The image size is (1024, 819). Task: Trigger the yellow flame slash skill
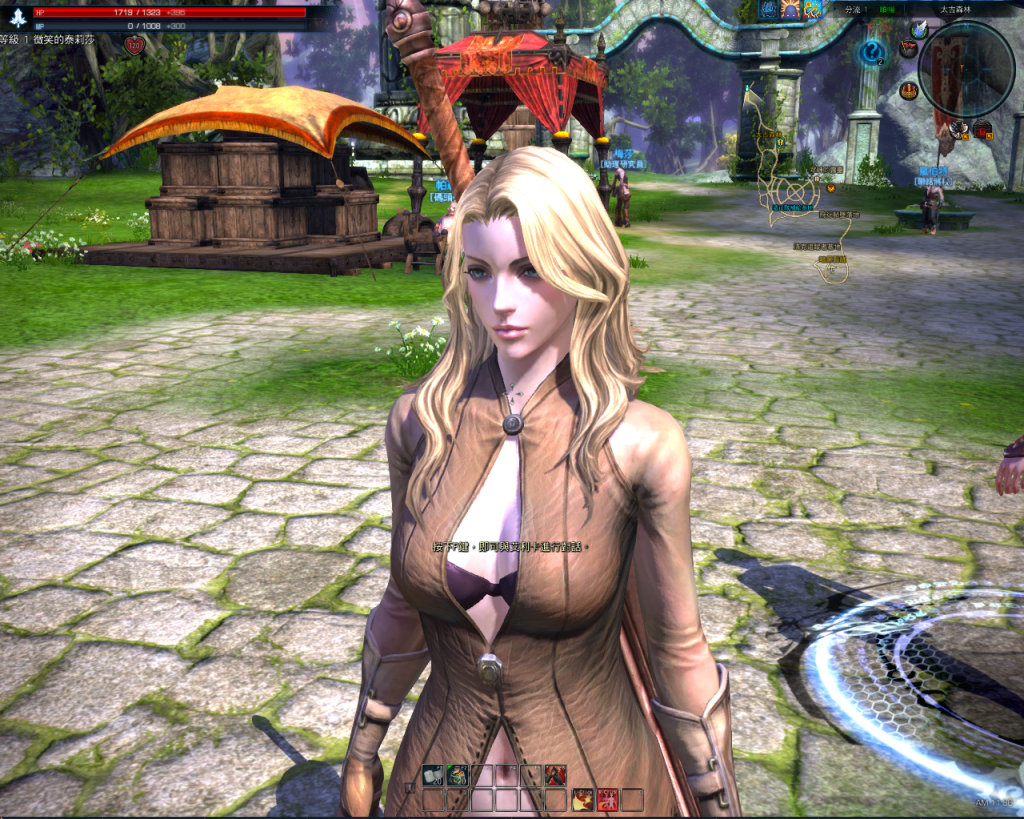click(x=582, y=799)
